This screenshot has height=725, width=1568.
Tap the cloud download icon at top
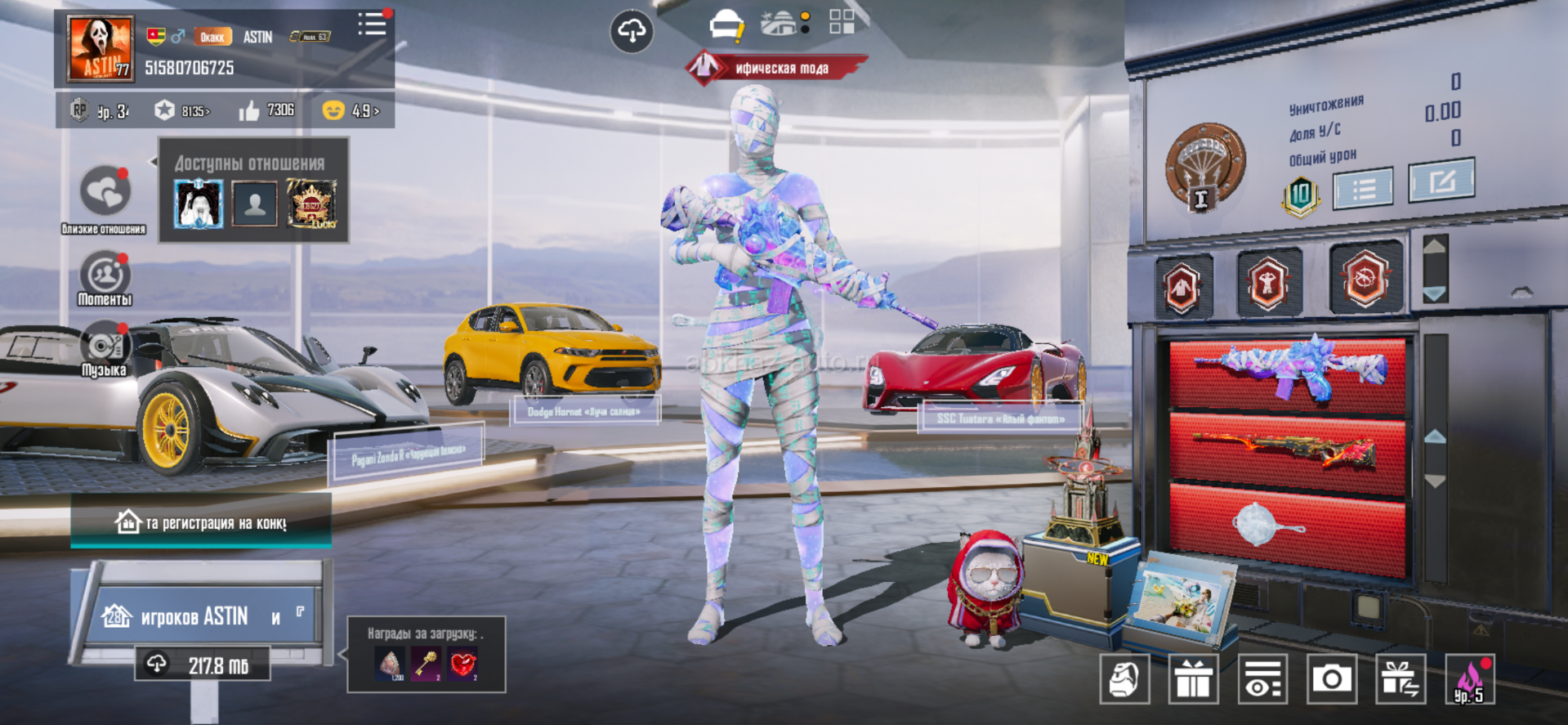(632, 32)
